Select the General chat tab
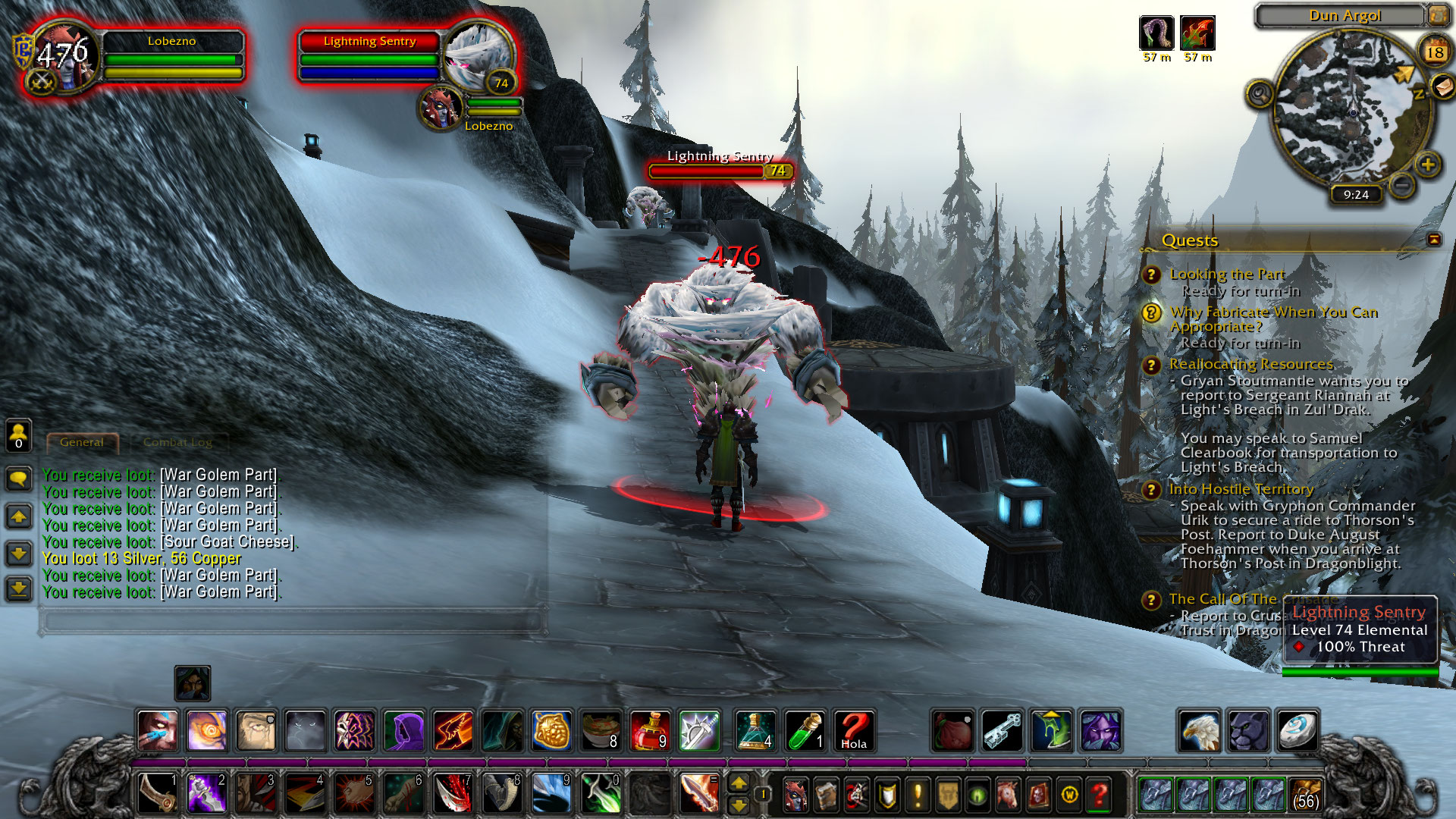Screen dimensions: 1456x819 [82, 442]
